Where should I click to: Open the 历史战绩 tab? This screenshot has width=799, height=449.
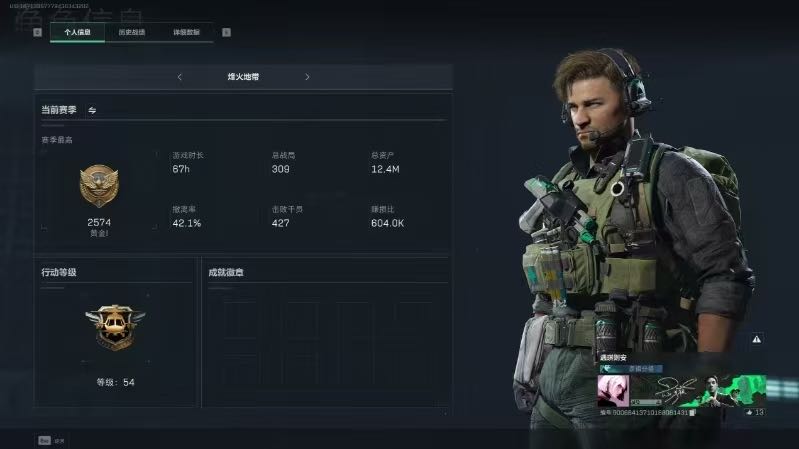(x=131, y=32)
